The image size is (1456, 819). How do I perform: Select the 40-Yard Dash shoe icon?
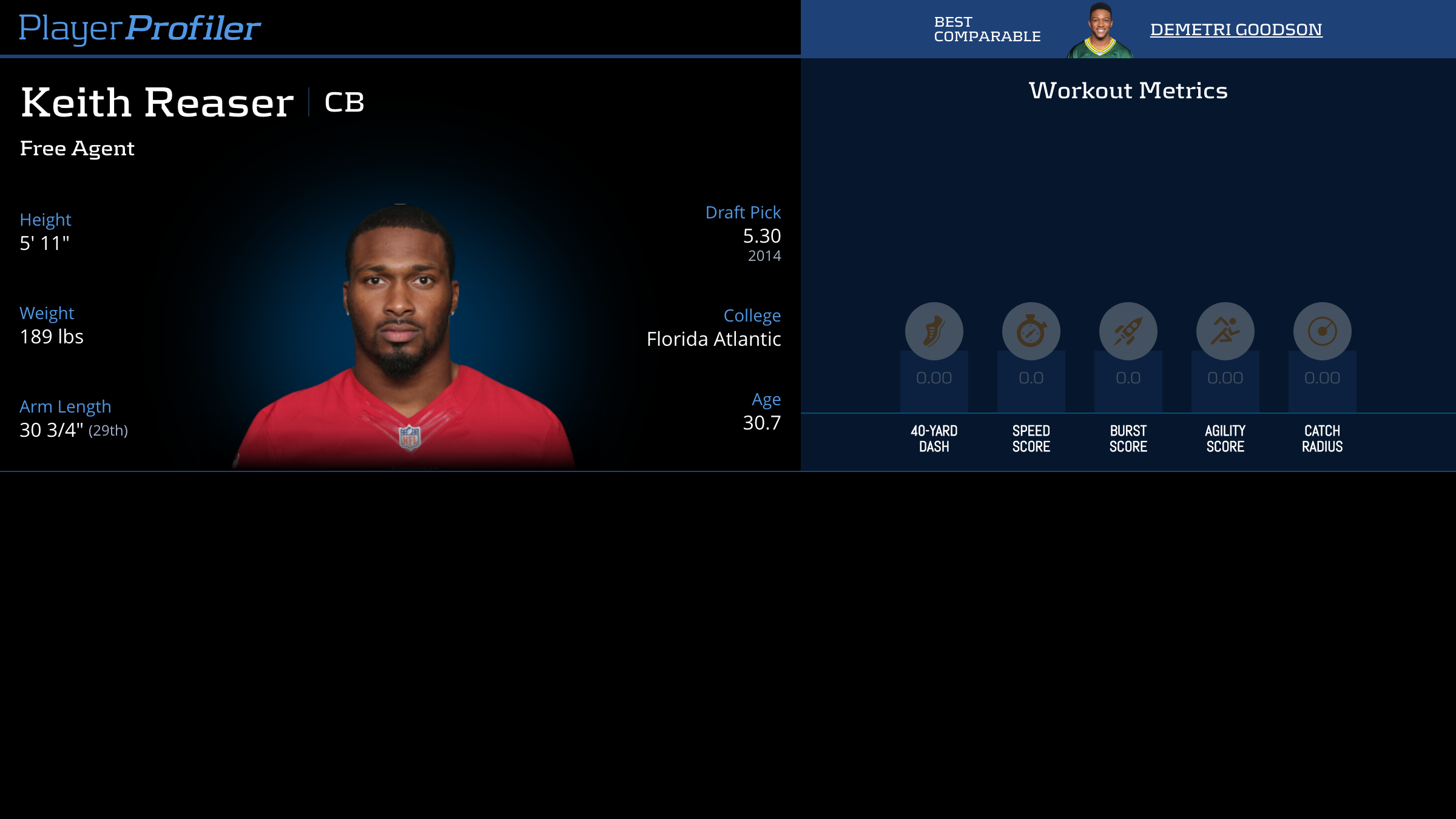pyautogui.click(x=934, y=331)
